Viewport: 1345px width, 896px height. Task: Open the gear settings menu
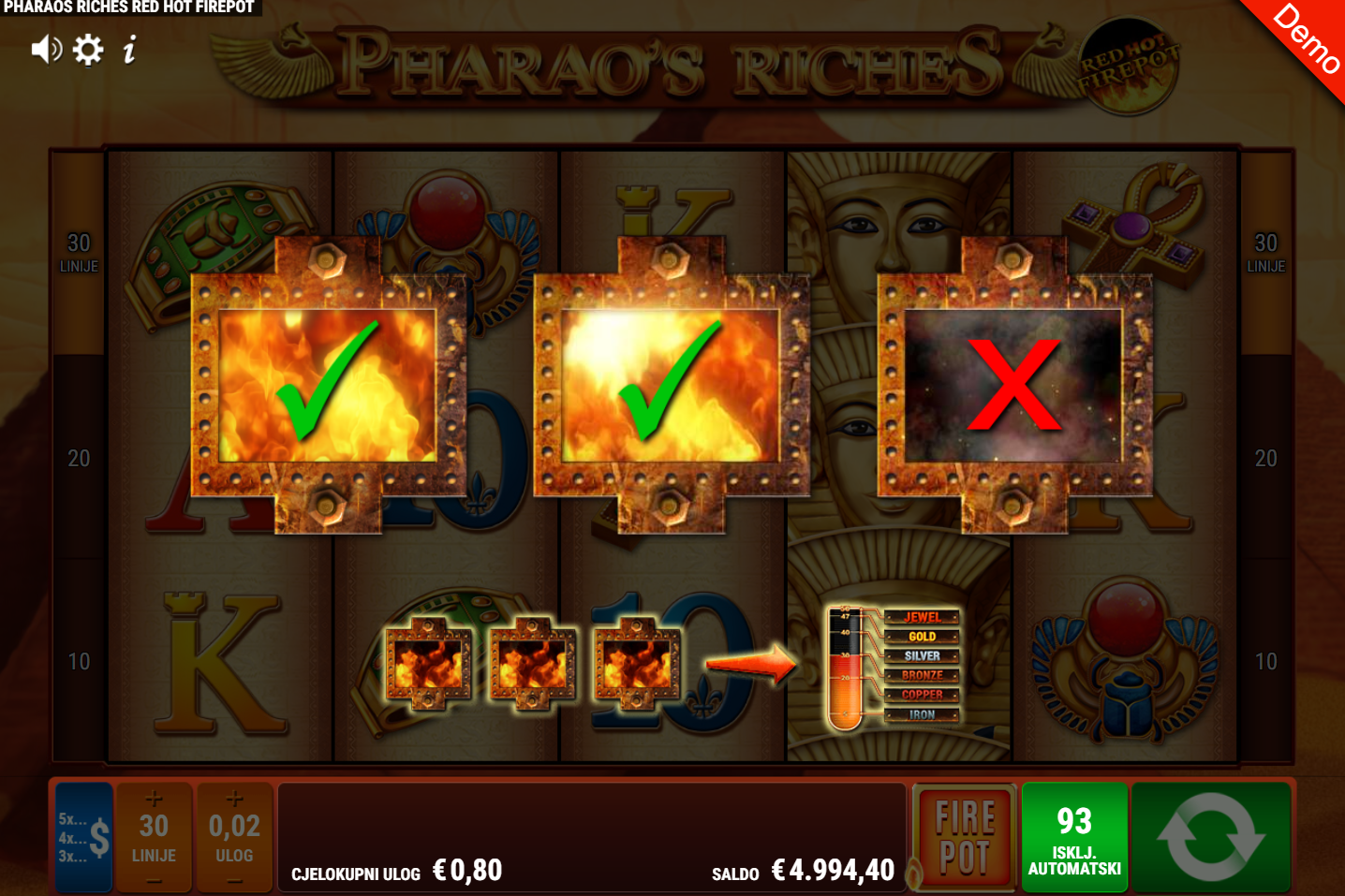88,50
